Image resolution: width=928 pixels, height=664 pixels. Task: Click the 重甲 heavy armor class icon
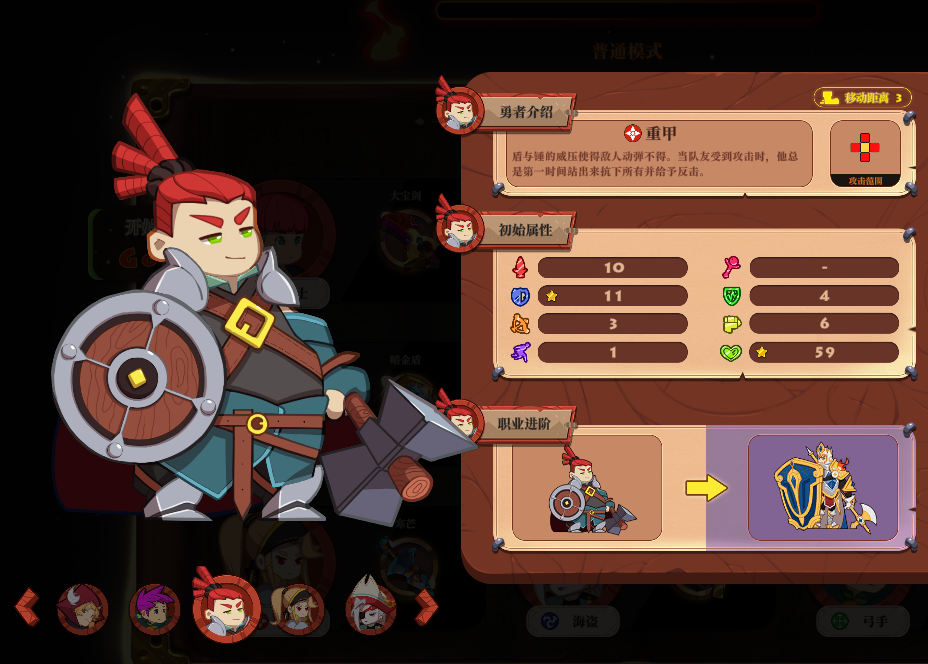click(632, 133)
